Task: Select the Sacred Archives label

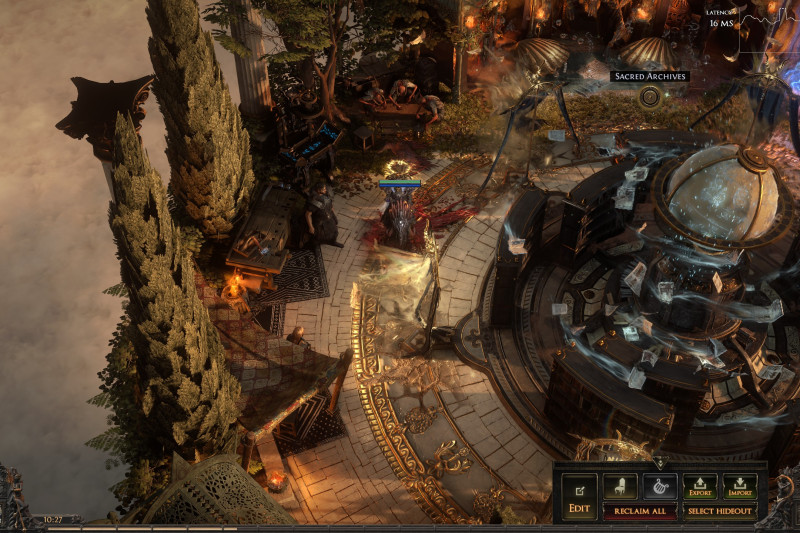Action: pos(650,76)
